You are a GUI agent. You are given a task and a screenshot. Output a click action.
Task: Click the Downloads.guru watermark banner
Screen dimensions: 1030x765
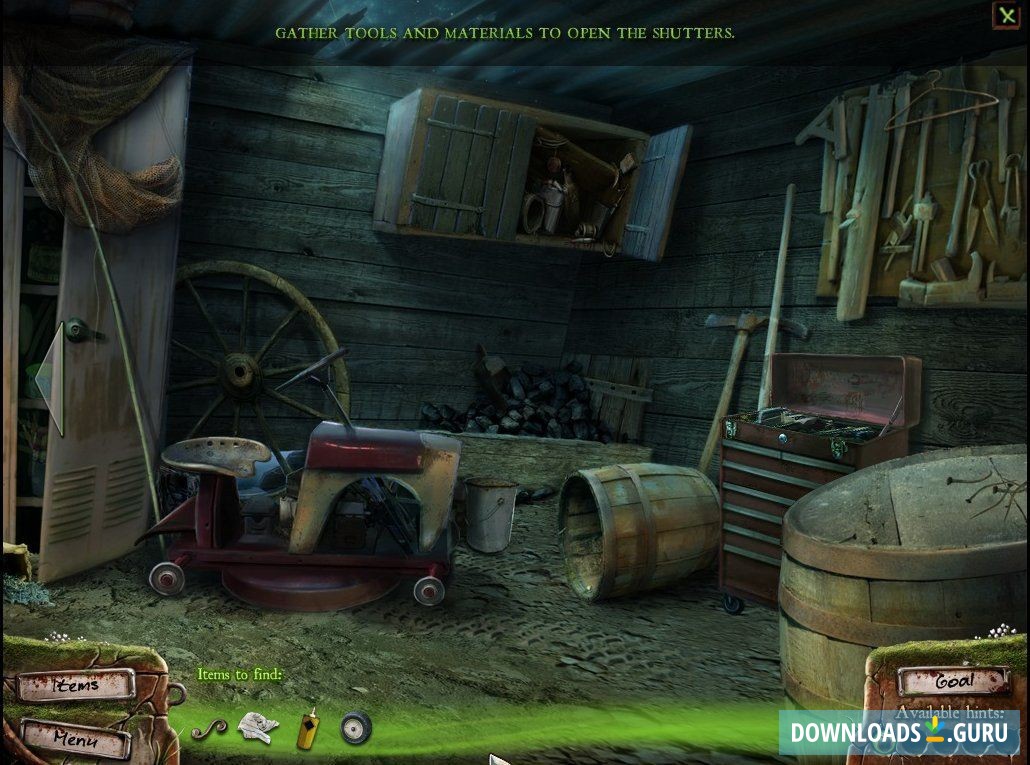coord(898,732)
